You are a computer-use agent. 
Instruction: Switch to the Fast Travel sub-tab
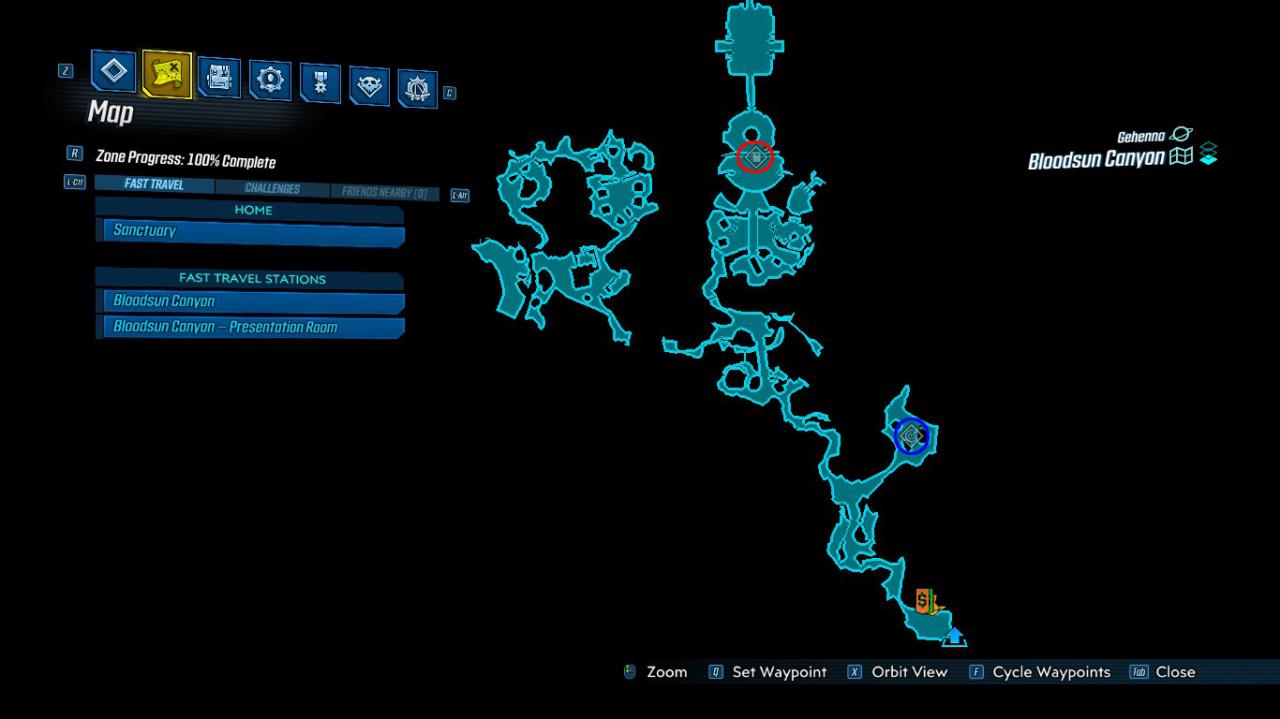click(154, 185)
